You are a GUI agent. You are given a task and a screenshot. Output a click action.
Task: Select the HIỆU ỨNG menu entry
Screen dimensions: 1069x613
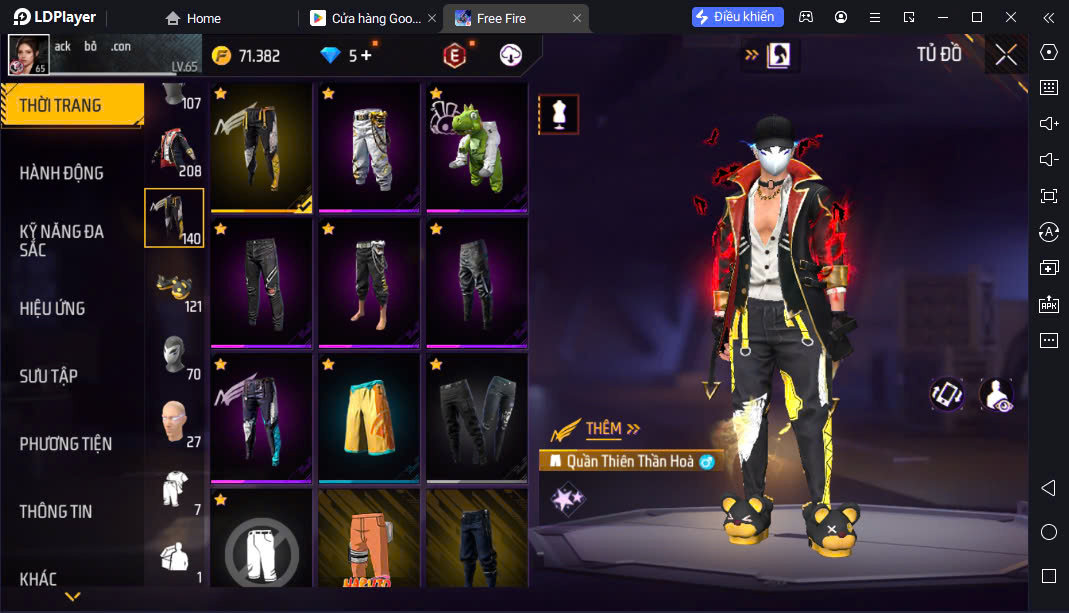52,308
